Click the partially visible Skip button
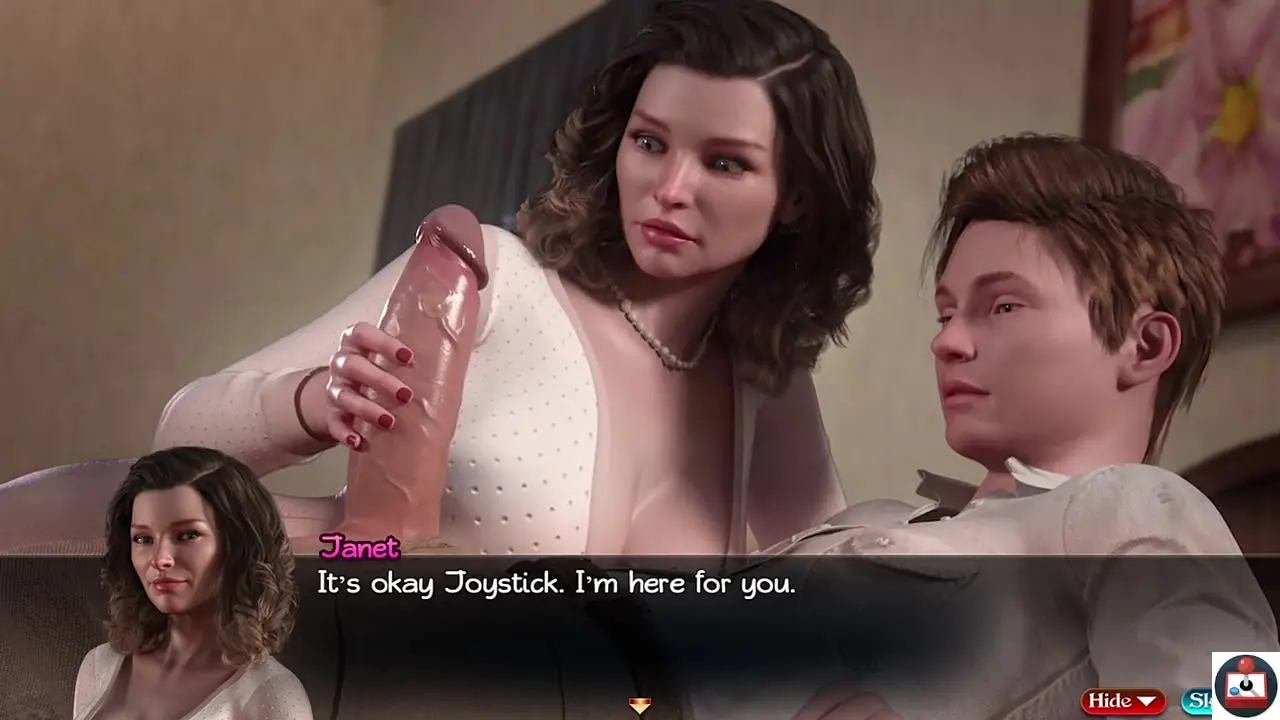This screenshot has width=1280, height=720. tap(1196, 701)
